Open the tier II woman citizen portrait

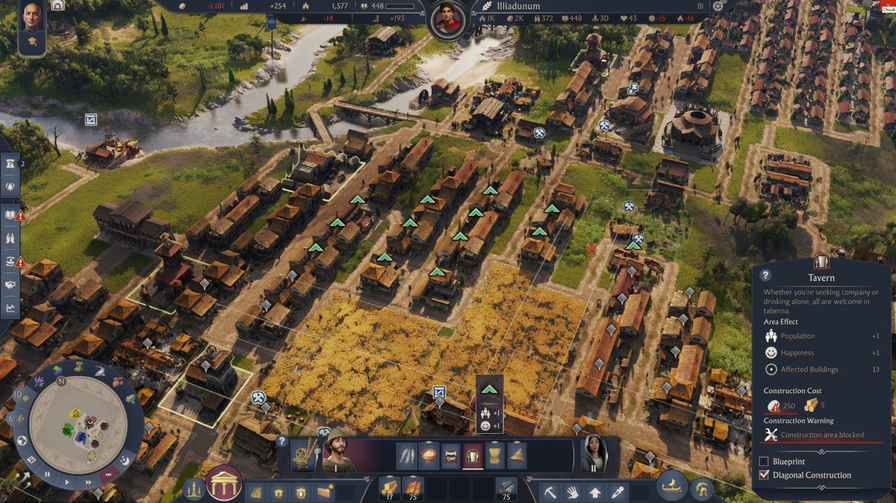coord(595,455)
